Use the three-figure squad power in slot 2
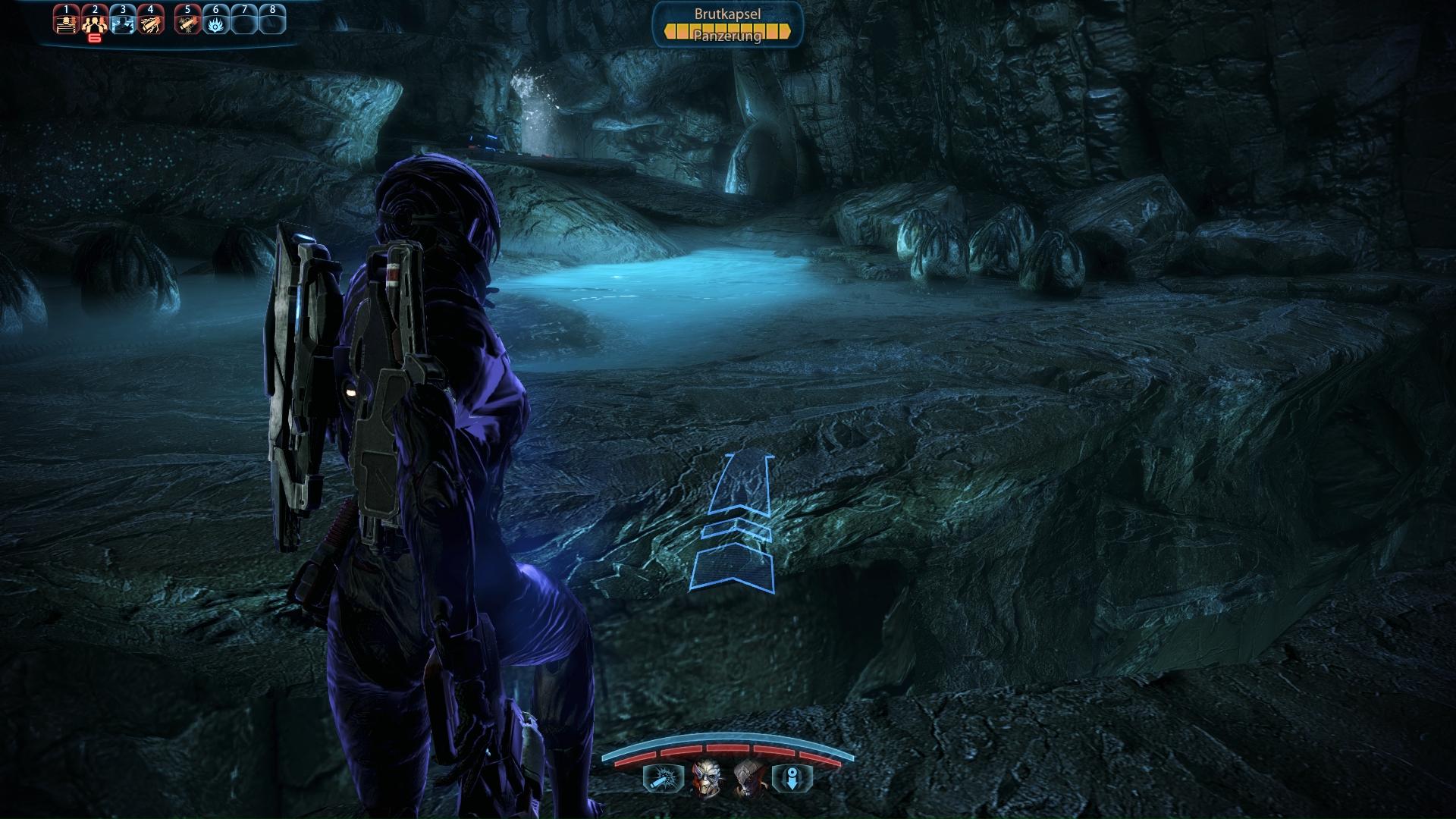The image size is (1456, 819). pyautogui.click(x=95, y=22)
